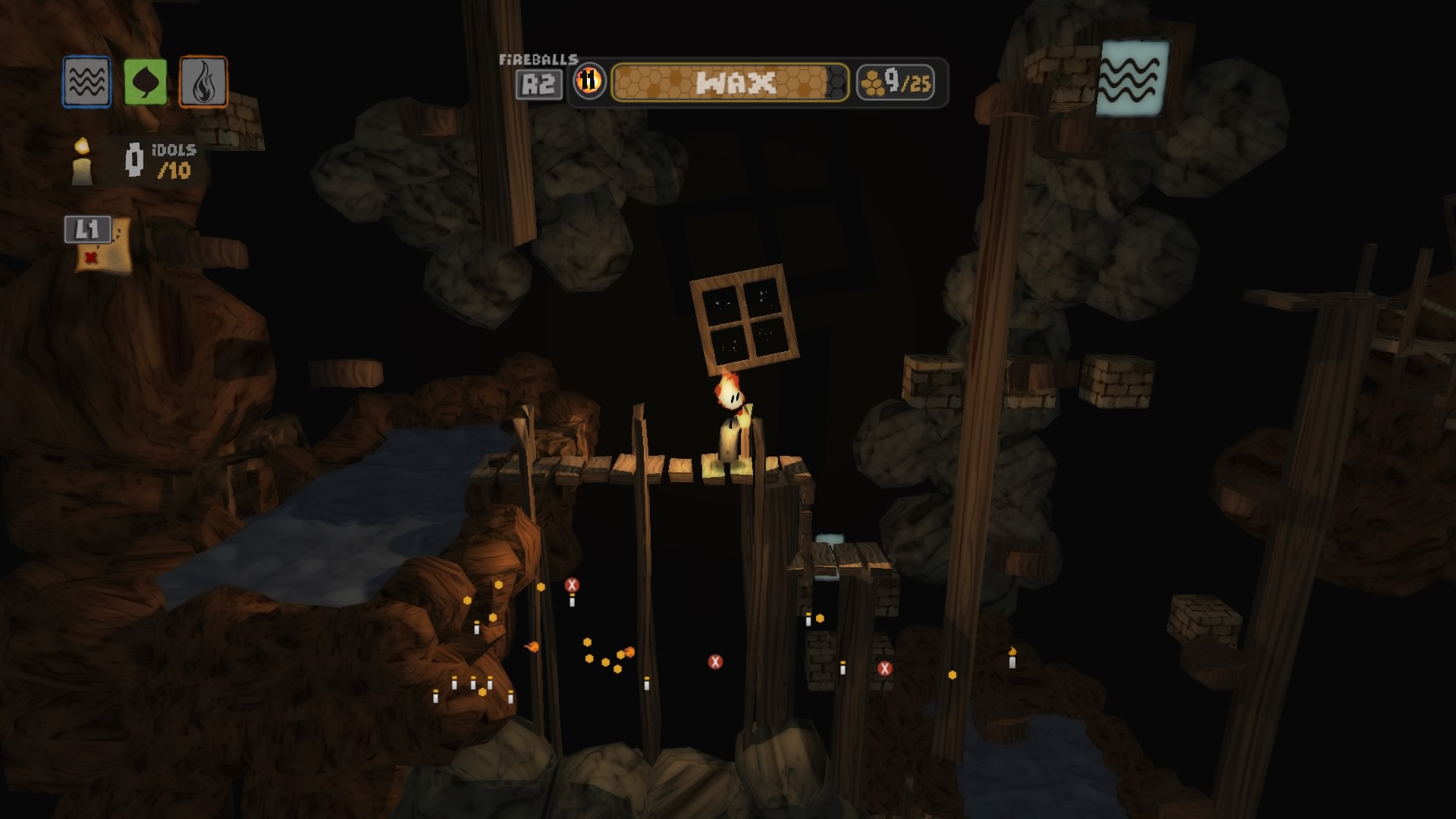Viewport: 1456px width, 819px height.
Task: Click the candle icon by the idols counter
Action: tap(80, 162)
